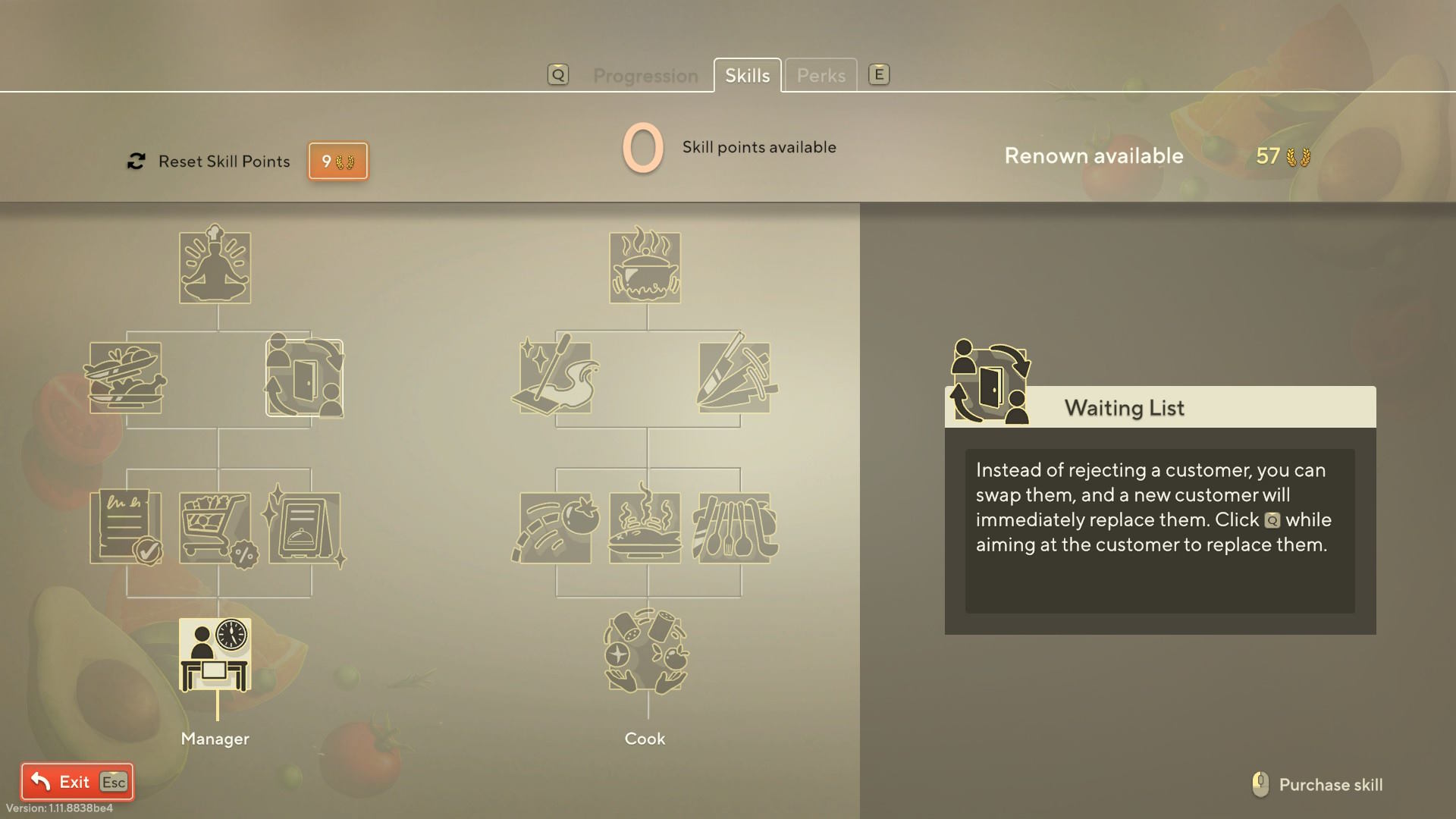This screenshot has width=1456, height=819.
Task: Pick the knife sharpening skill
Action: tap(734, 377)
